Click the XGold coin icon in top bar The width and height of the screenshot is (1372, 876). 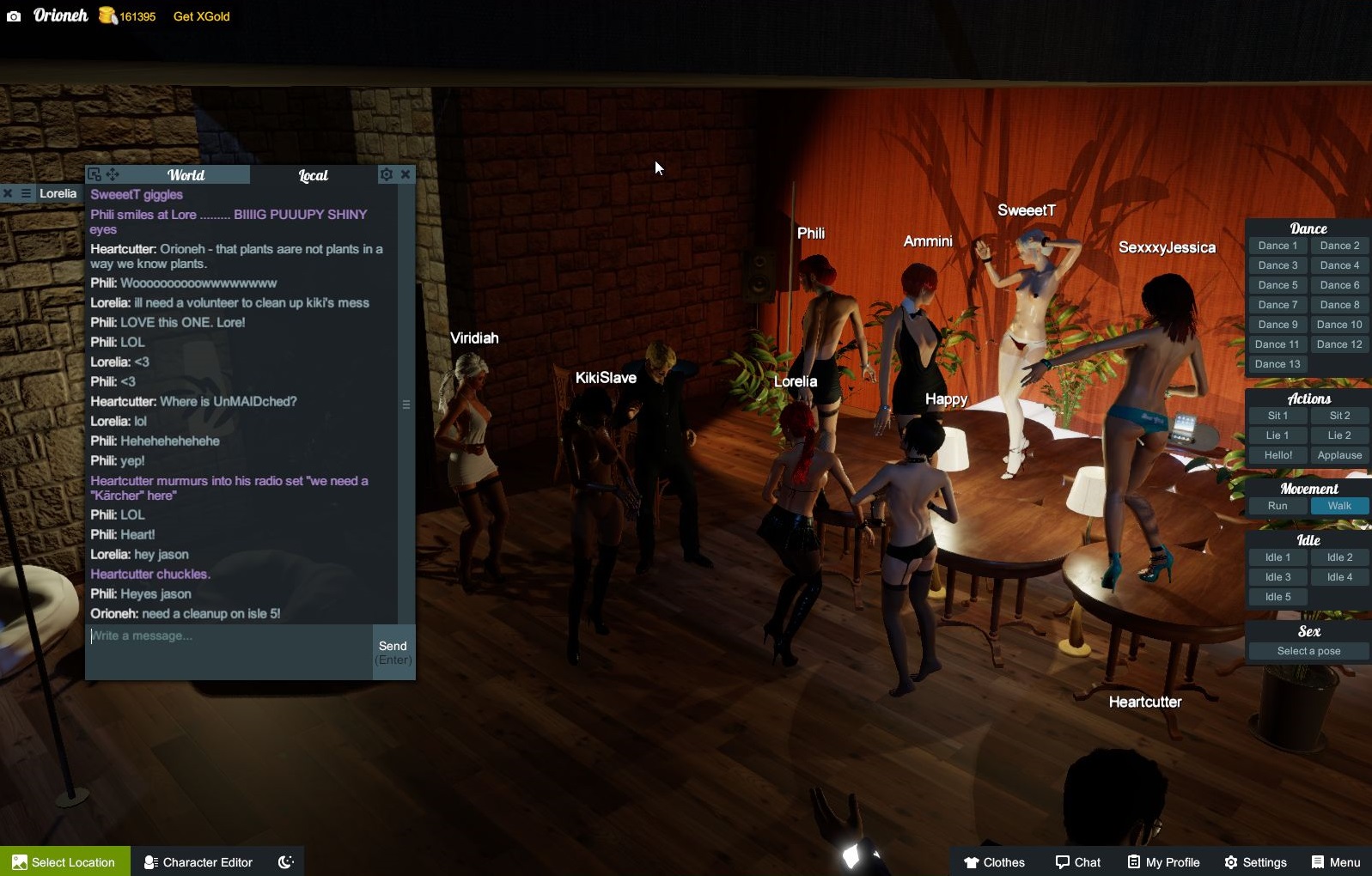pos(107,15)
